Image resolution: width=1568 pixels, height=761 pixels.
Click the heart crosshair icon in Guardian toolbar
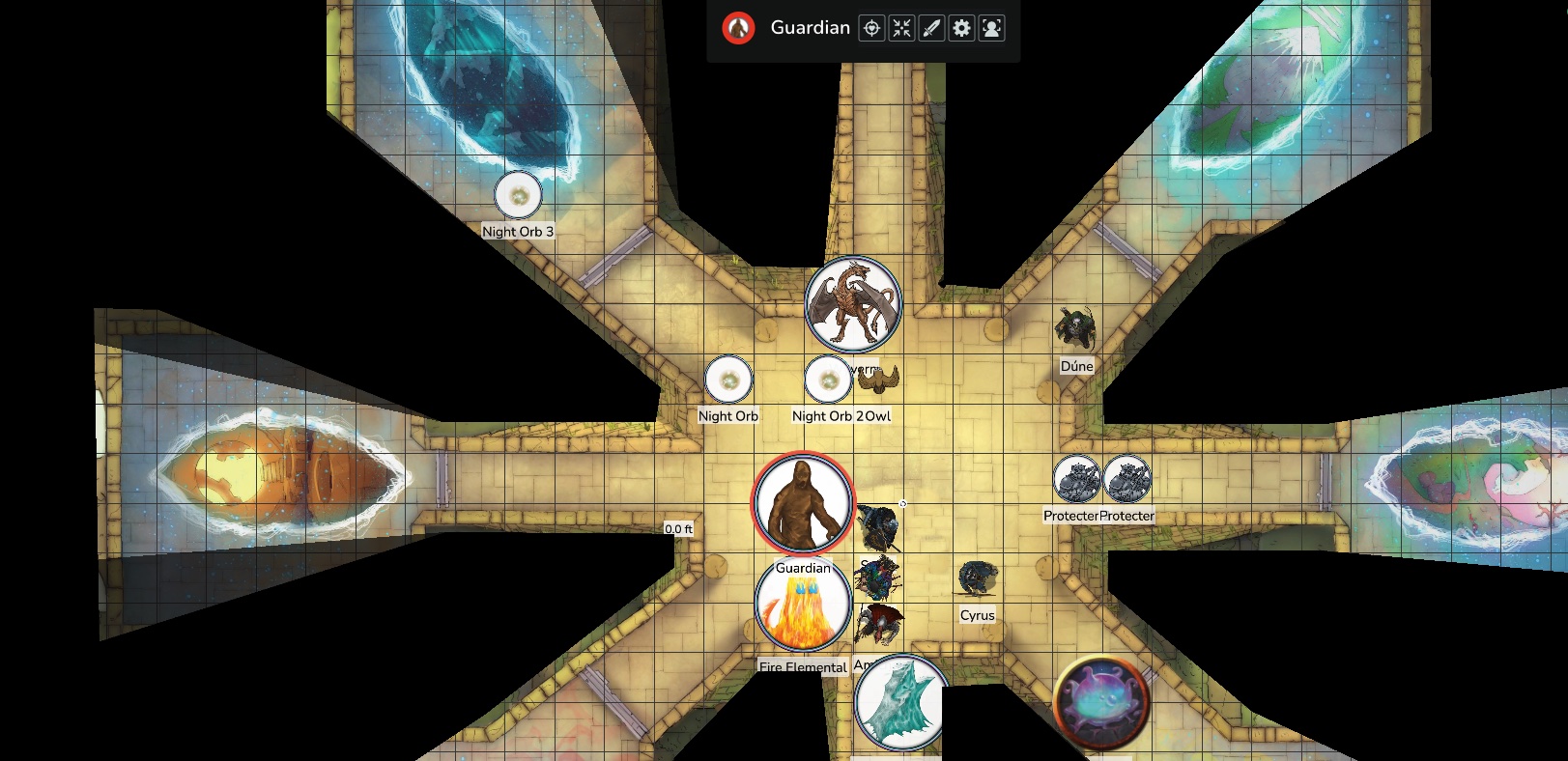(x=871, y=28)
